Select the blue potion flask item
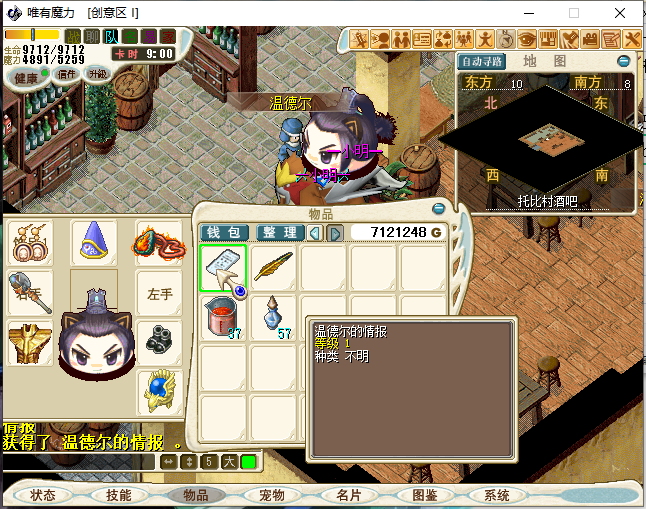This screenshot has height=509, width=646. coord(273,318)
